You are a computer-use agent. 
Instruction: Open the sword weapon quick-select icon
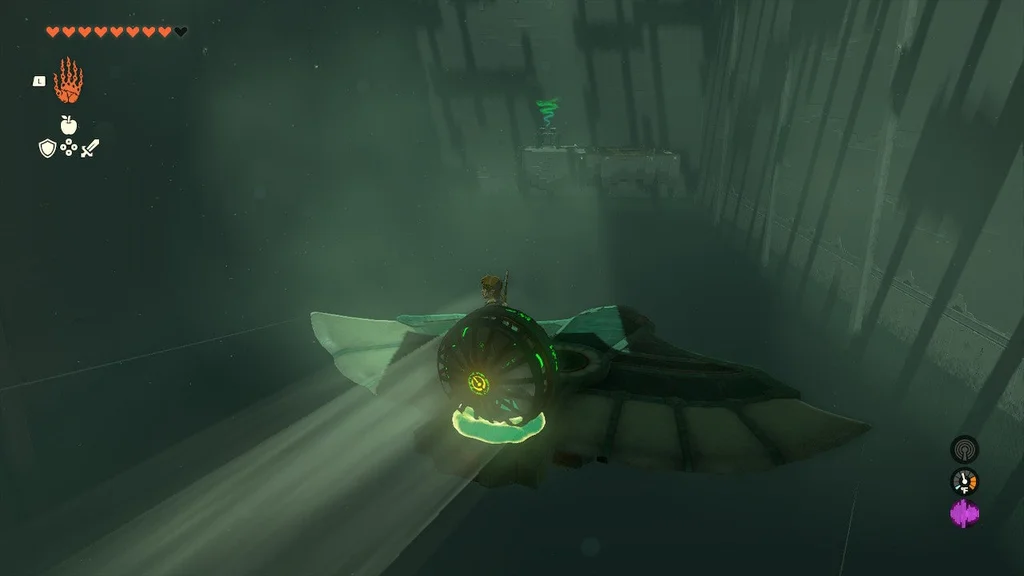90,148
